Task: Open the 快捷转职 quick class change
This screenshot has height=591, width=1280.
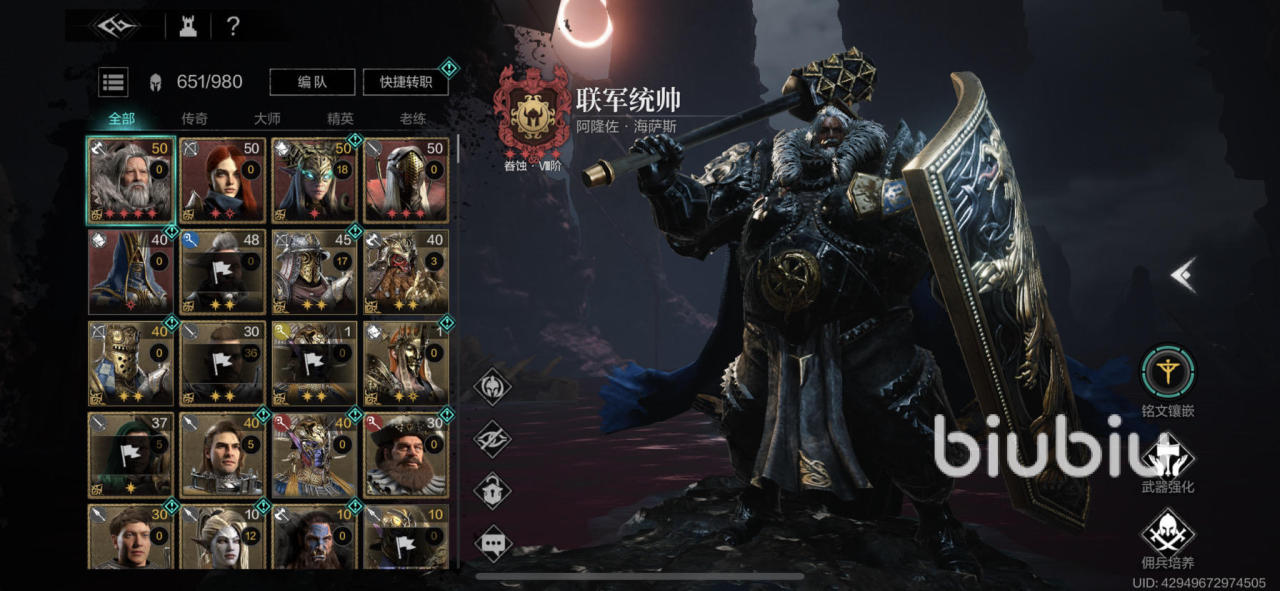Action: click(405, 82)
